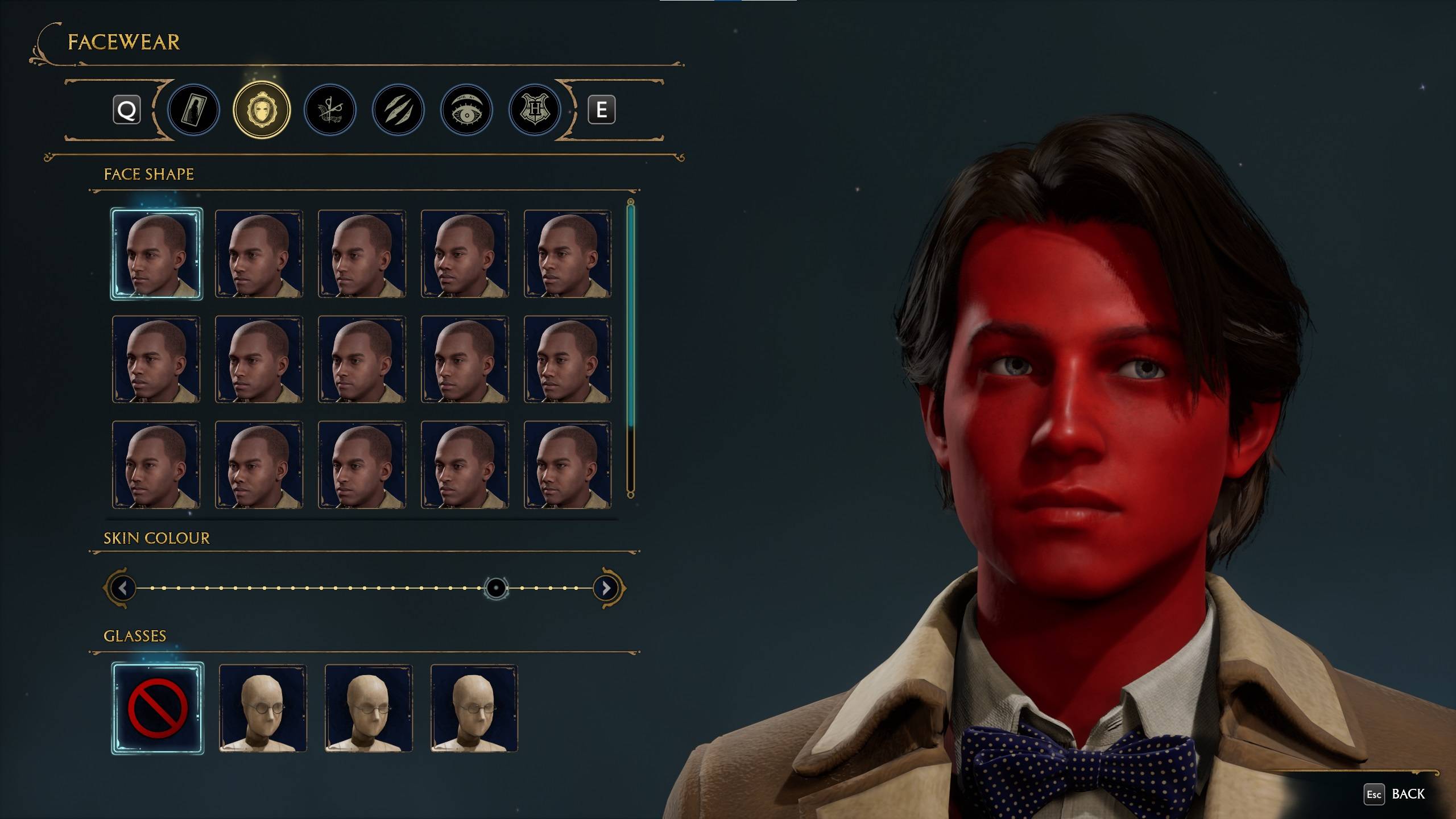Select the Facewear face mask icon
The image size is (1456, 819).
262,110
